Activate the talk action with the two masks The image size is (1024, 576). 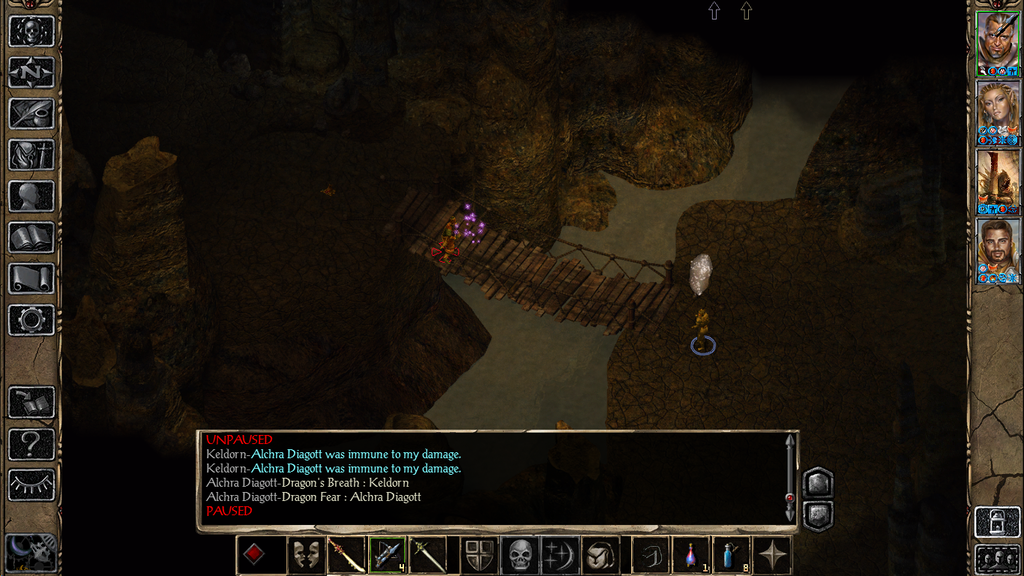[305, 555]
